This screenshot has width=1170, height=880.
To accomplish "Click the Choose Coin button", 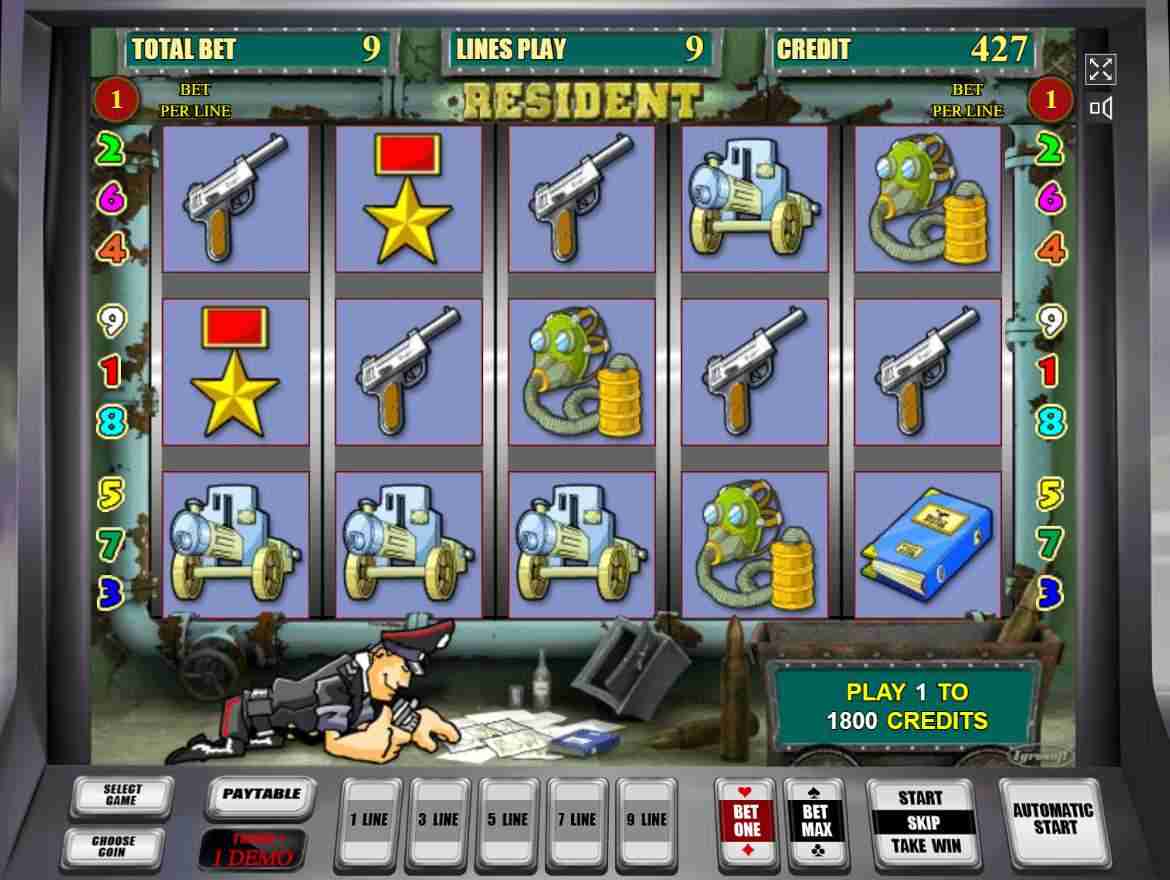I will pos(114,847).
